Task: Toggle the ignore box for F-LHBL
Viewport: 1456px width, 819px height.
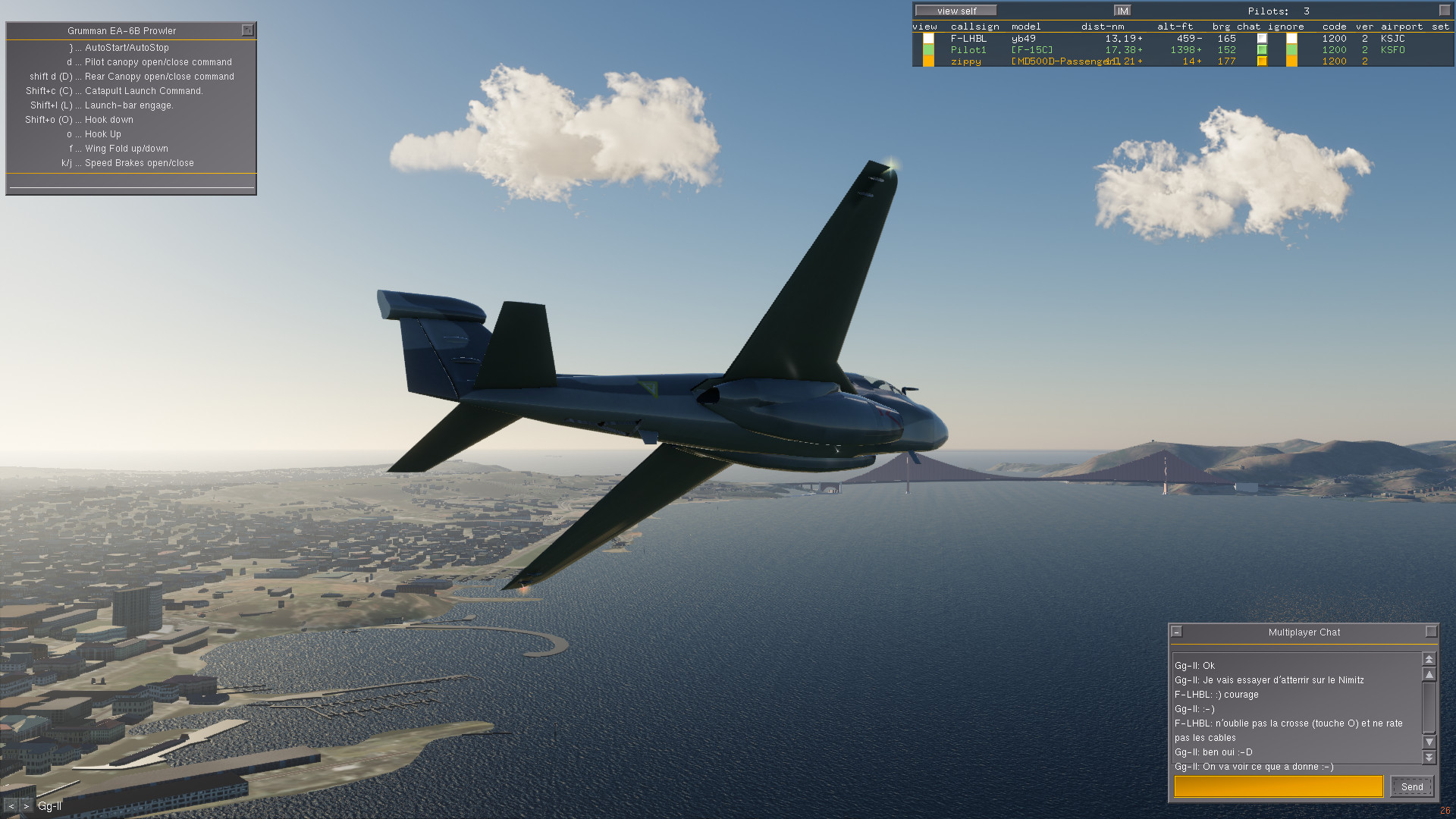Action: click(1291, 39)
